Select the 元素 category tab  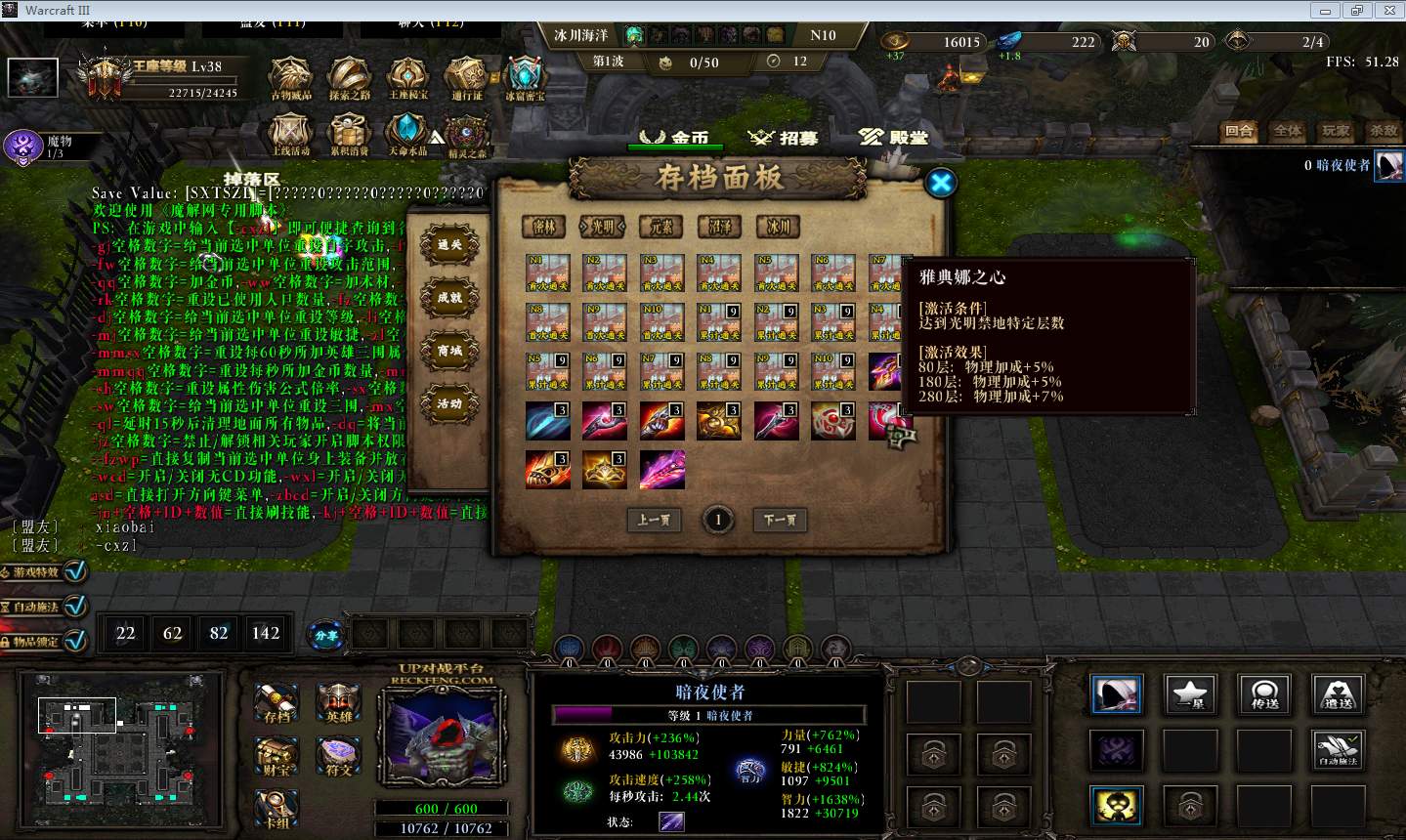(x=661, y=227)
